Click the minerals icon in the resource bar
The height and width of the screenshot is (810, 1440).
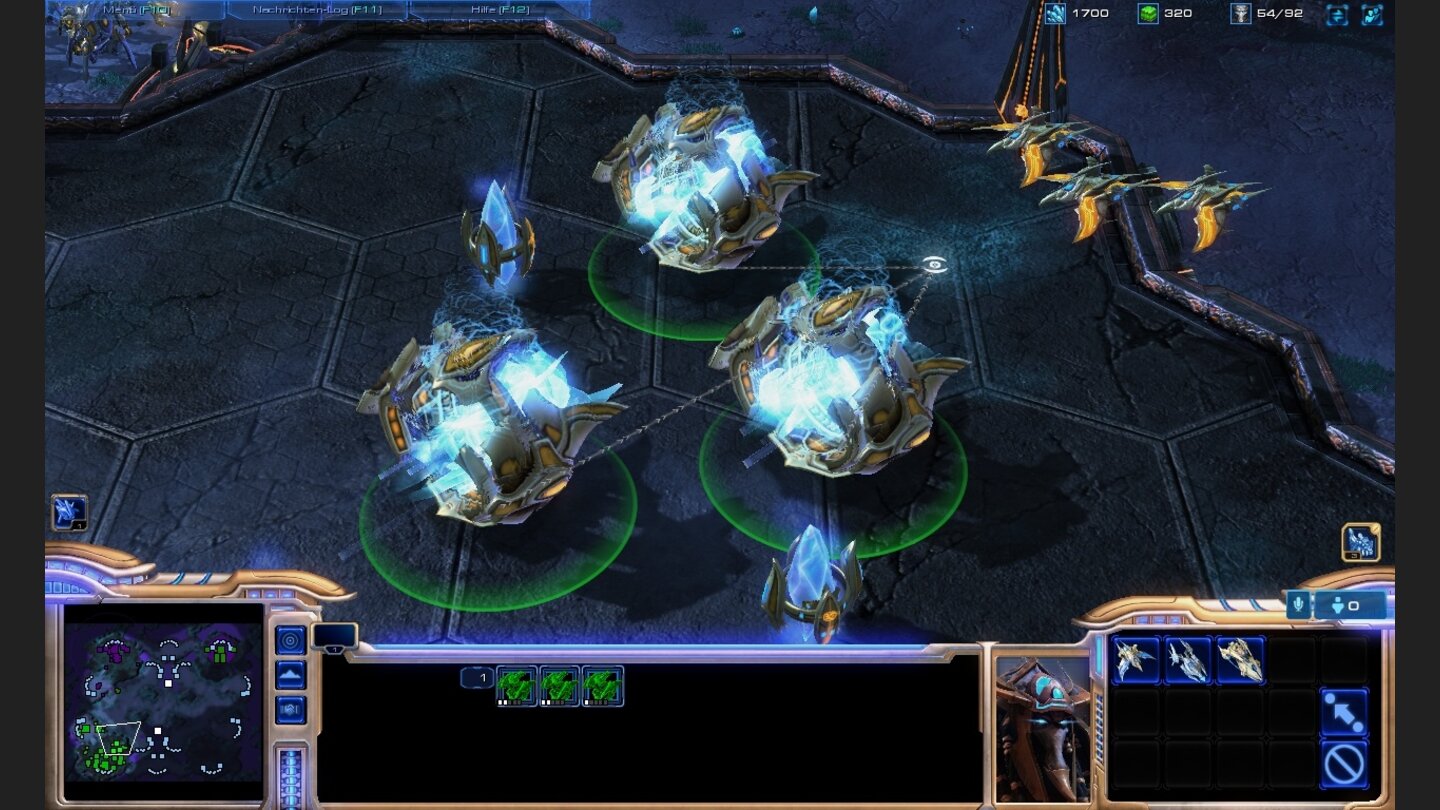(x=1056, y=15)
